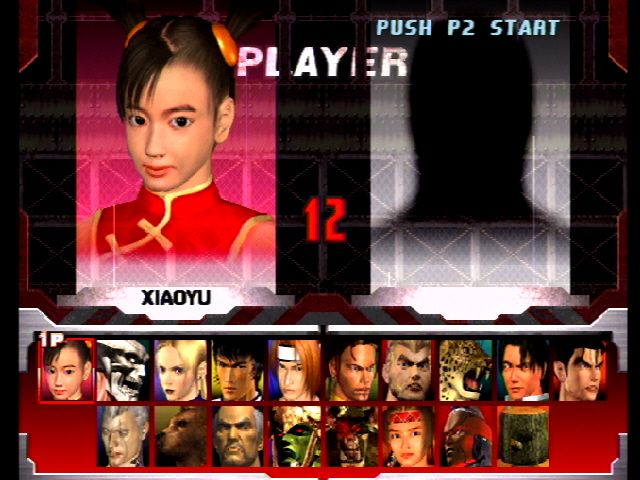The height and width of the screenshot is (480, 640).
Task: Pick blonde Nina's character portrait
Action: 181,370
